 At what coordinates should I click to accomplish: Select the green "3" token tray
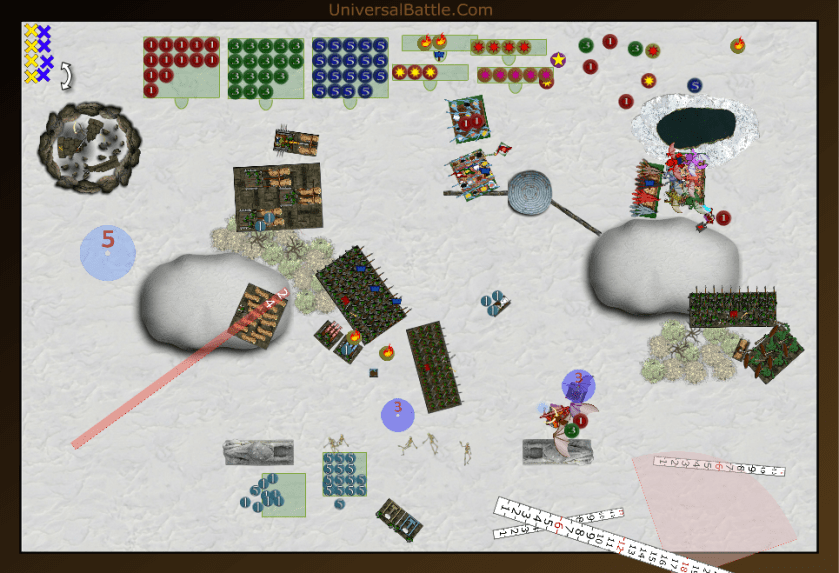click(x=265, y=67)
